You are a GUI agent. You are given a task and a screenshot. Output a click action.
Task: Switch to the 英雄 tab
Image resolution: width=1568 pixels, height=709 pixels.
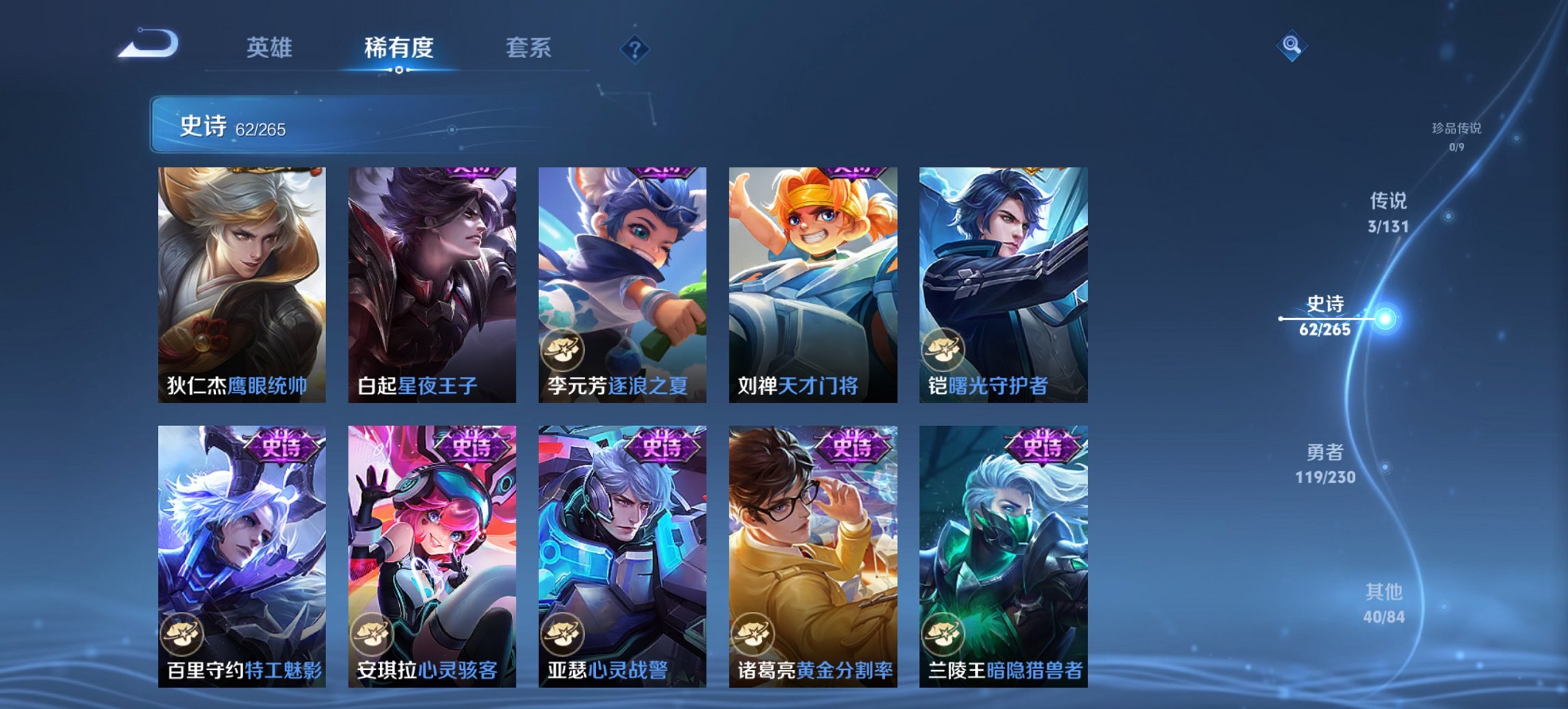tap(271, 48)
